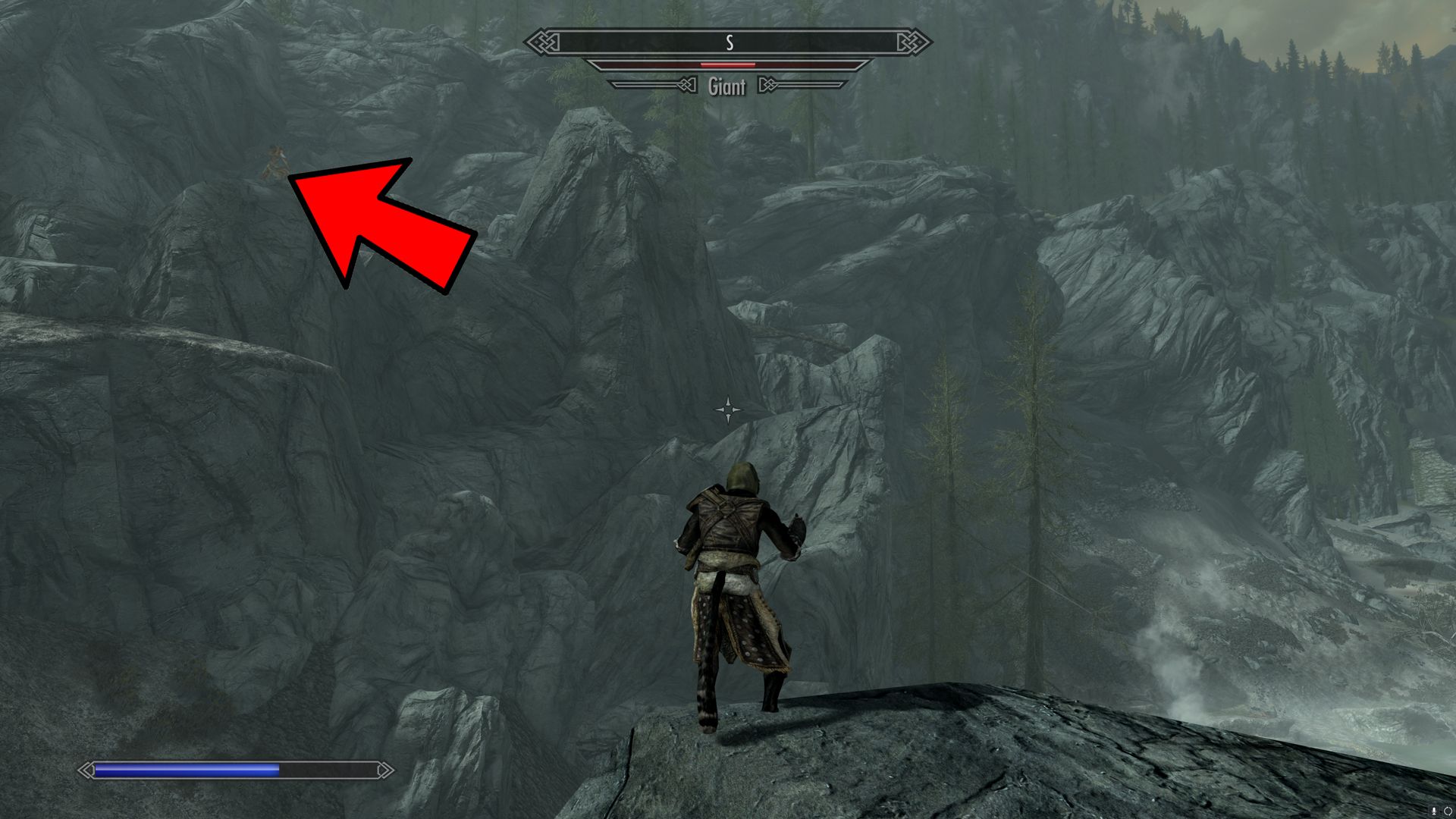This screenshot has width=1456, height=819.
Task: Click the crosshair reticle at screen center
Action: [728, 408]
